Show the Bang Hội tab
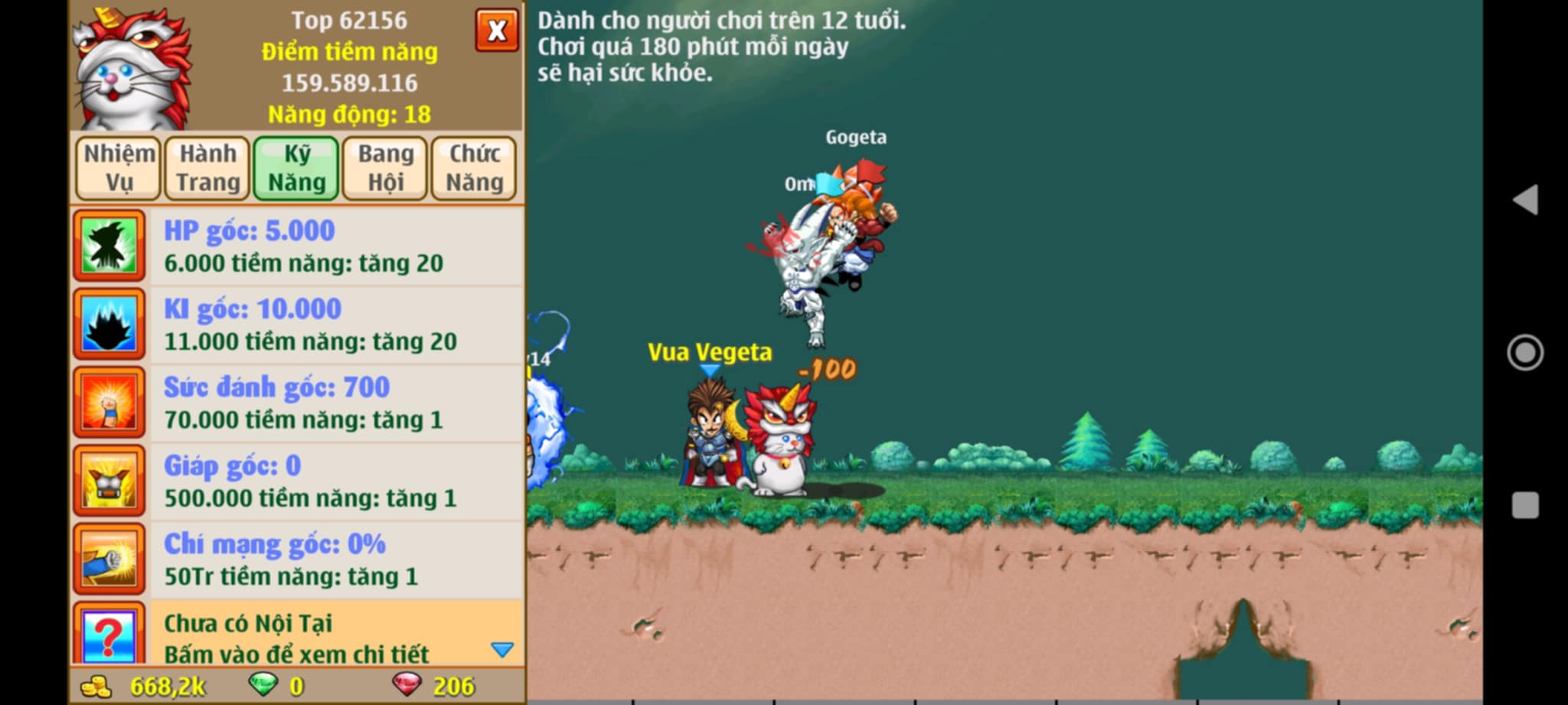The height and width of the screenshot is (705, 1568). tap(385, 168)
